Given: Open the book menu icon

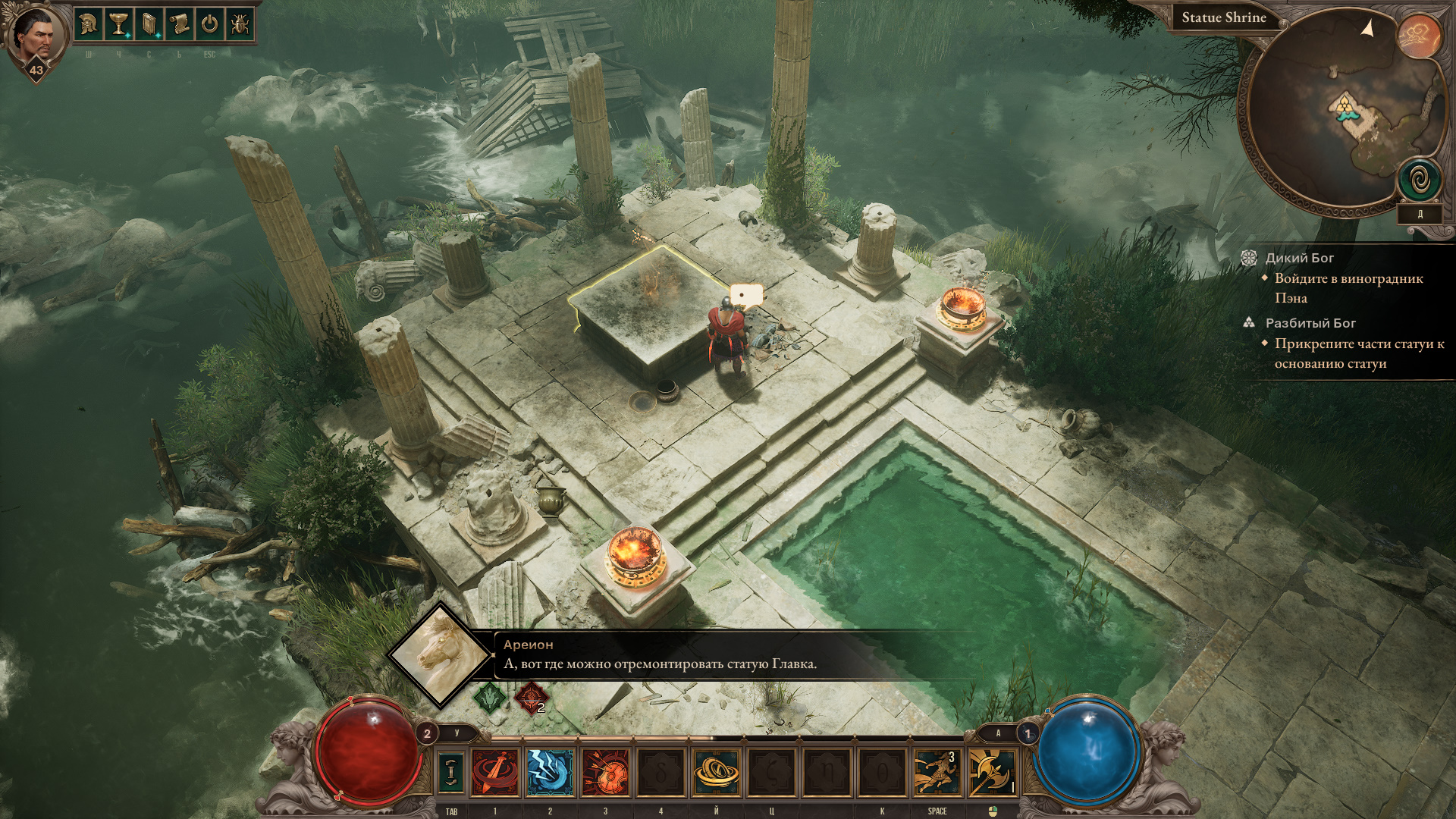Looking at the screenshot, I should click(x=149, y=24).
